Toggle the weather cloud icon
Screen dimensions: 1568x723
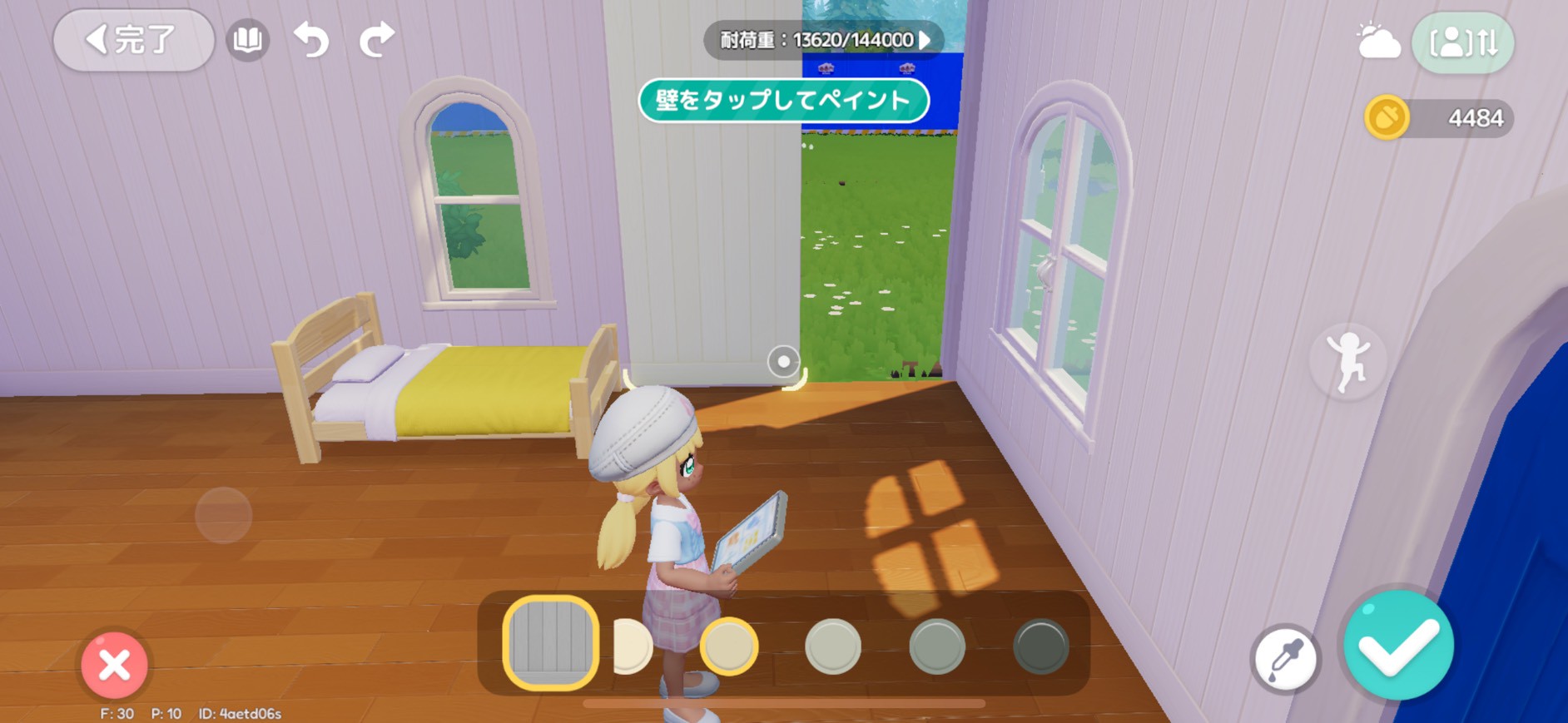tap(1382, 40)
